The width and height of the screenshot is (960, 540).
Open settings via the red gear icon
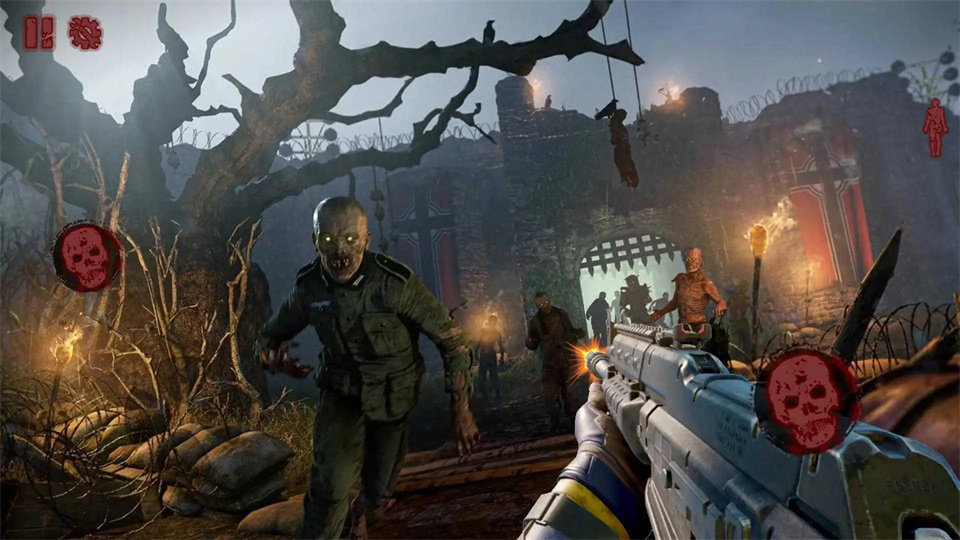coord(85,33)
